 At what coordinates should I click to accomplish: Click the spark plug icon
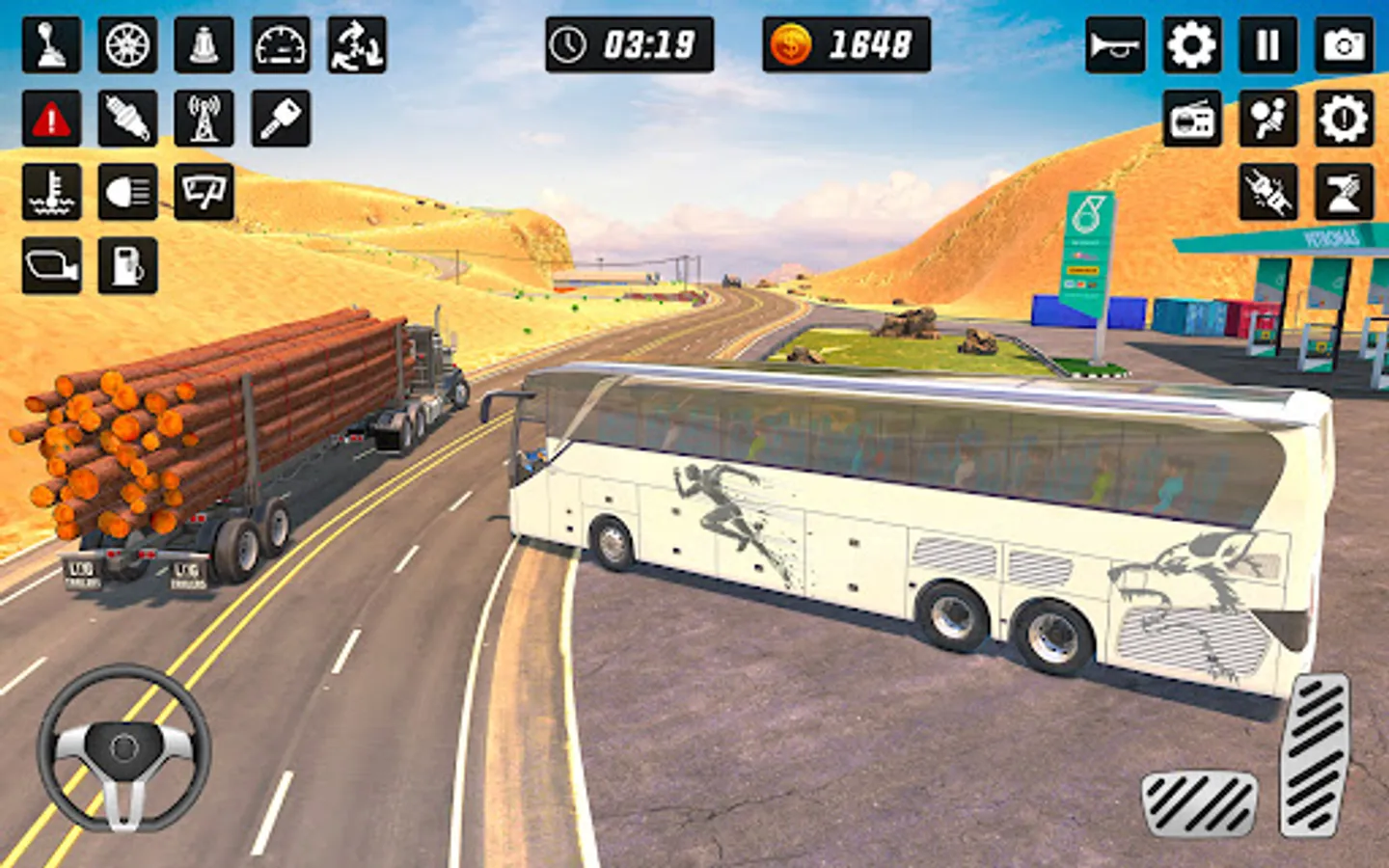click(127, 120)
